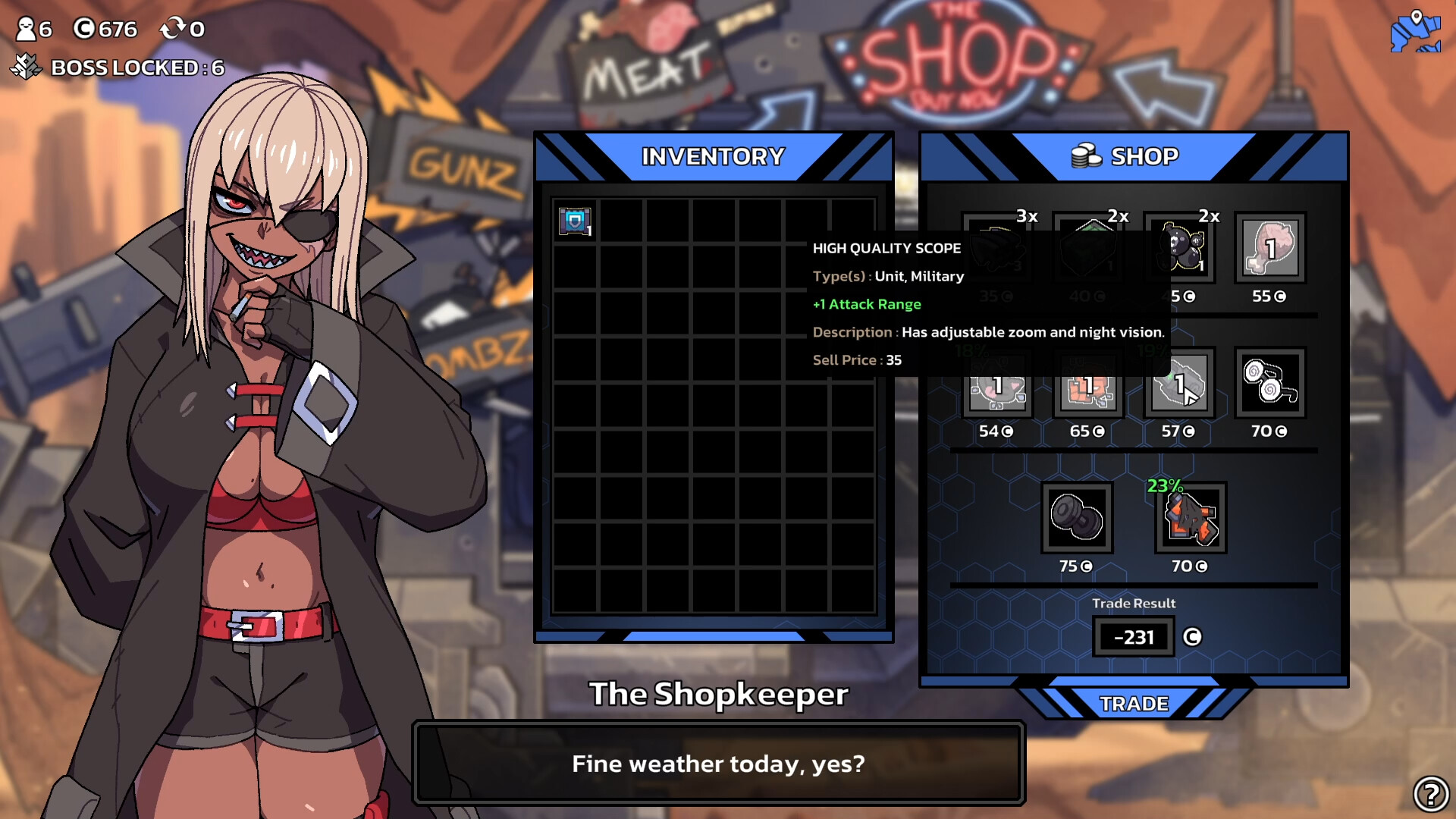Select the High Quality Scope in inventory
Image resolution: width=1456 pixels, height=819 pixels.
[573, 221]
